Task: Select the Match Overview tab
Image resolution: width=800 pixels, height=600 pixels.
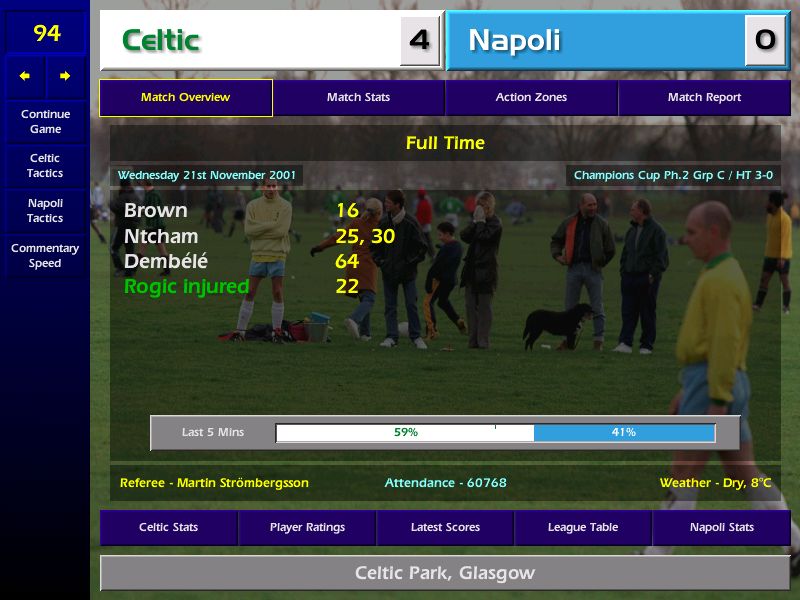Action: click(x=185, y=98)
